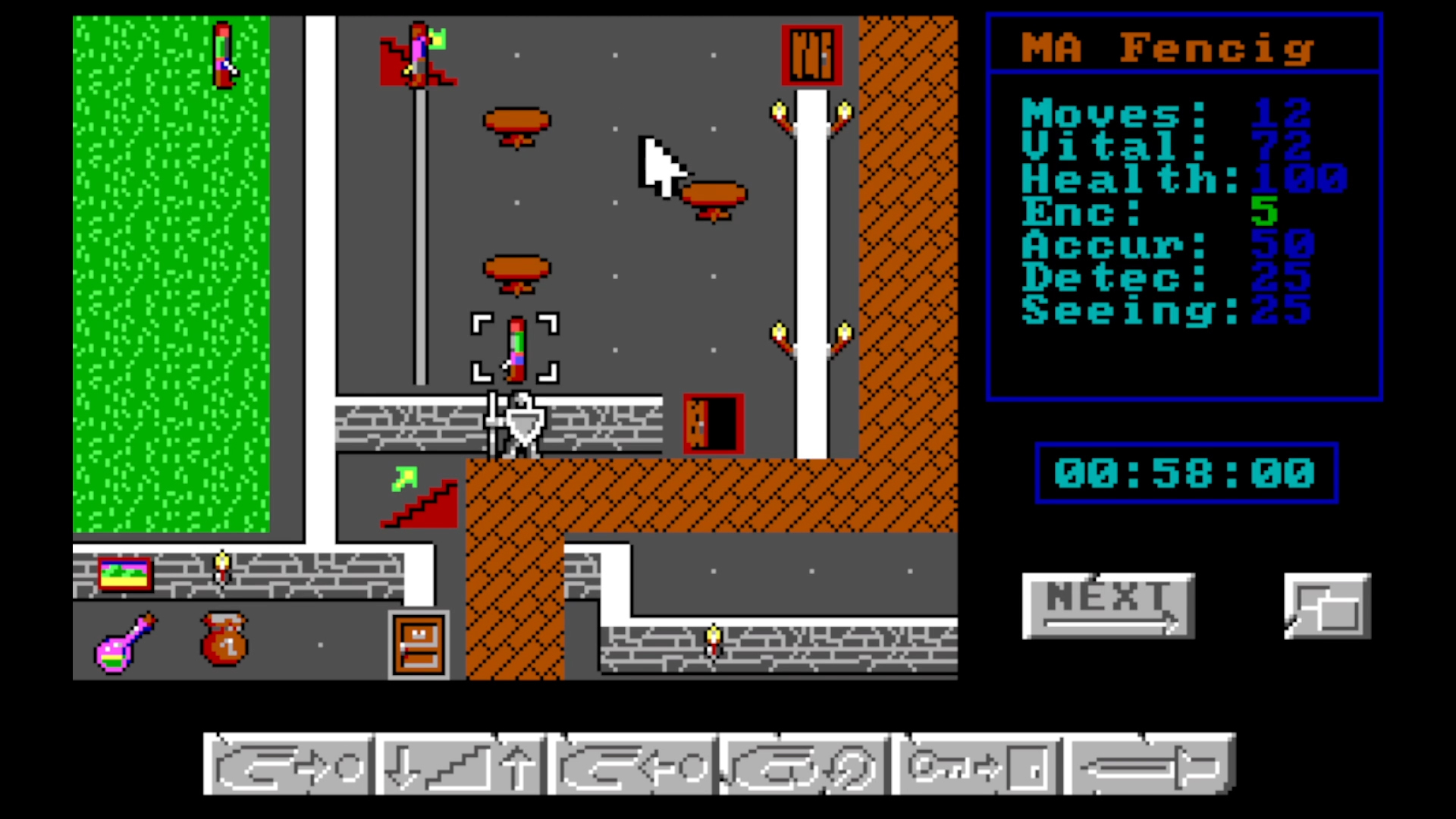Viewport: 1456px width, 819px height.
Task: Click the open red door in the wall
Action: click(711, 422)
